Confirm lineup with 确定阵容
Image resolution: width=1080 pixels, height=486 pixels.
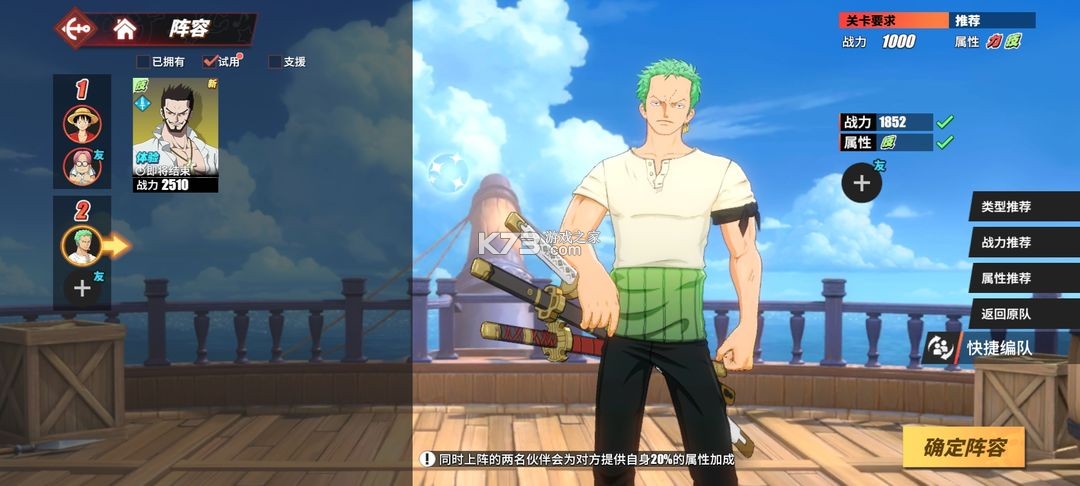click(964, 447)
